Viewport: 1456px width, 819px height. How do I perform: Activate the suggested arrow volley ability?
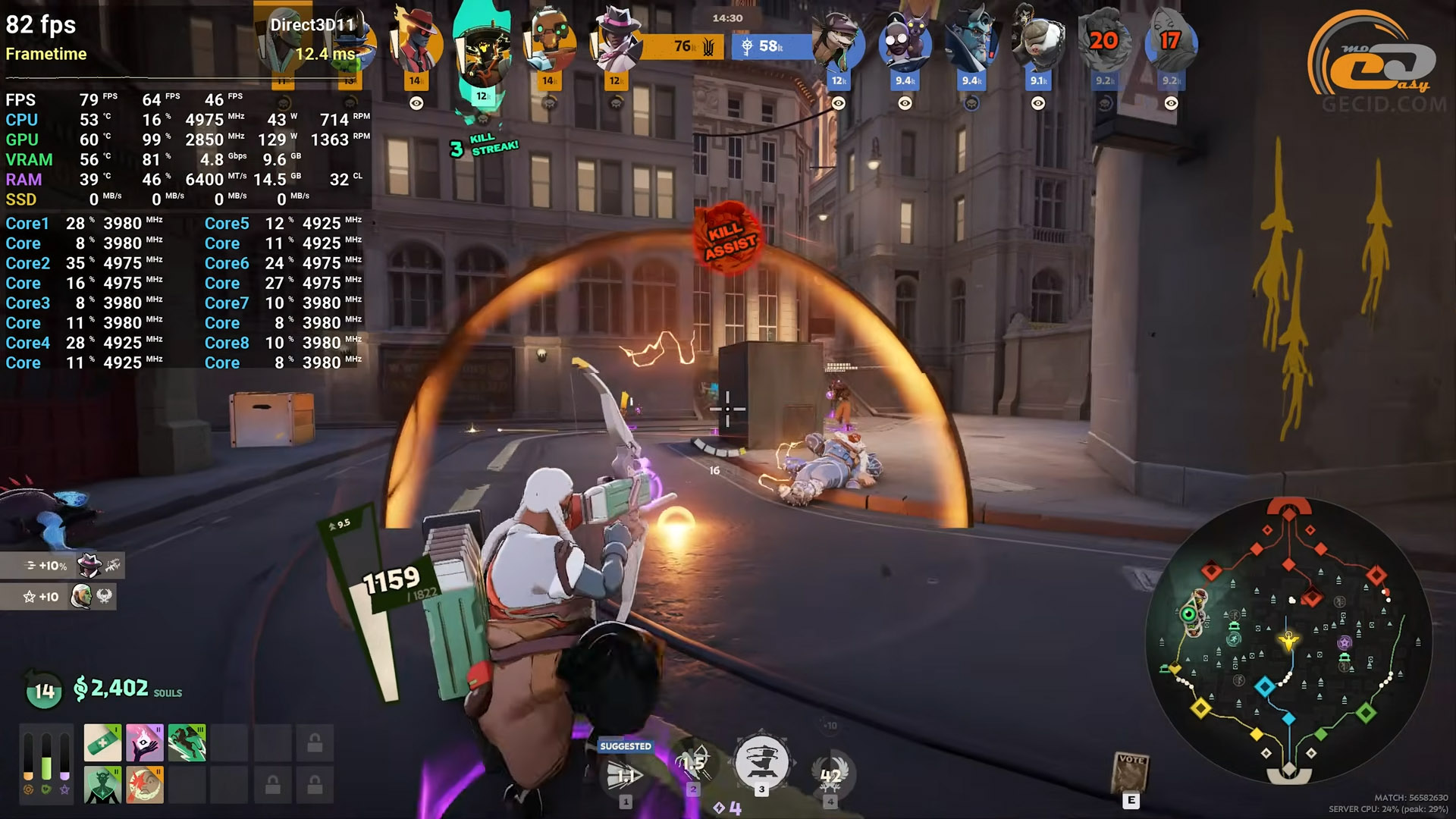point(626,775)
